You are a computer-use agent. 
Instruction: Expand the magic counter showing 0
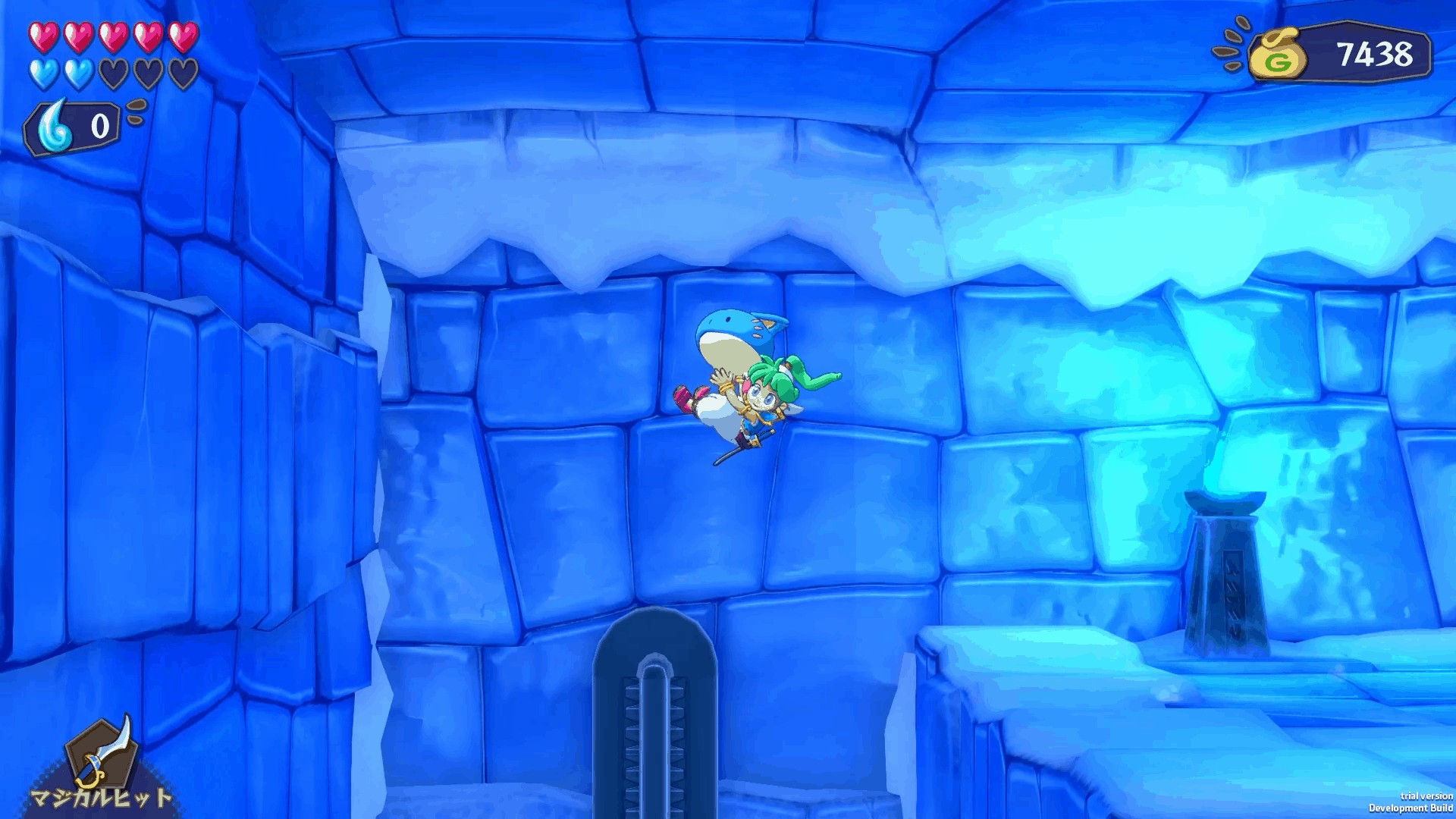[72, 124]
